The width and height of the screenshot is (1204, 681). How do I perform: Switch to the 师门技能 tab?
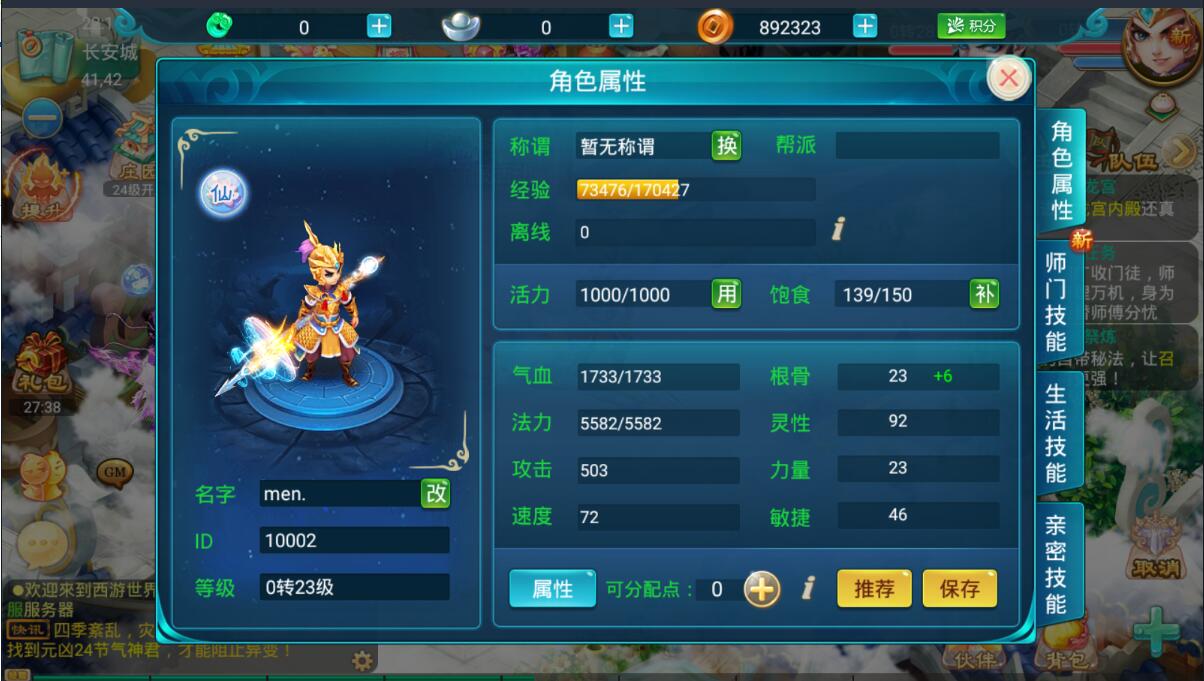click(x=1057, y=302)
